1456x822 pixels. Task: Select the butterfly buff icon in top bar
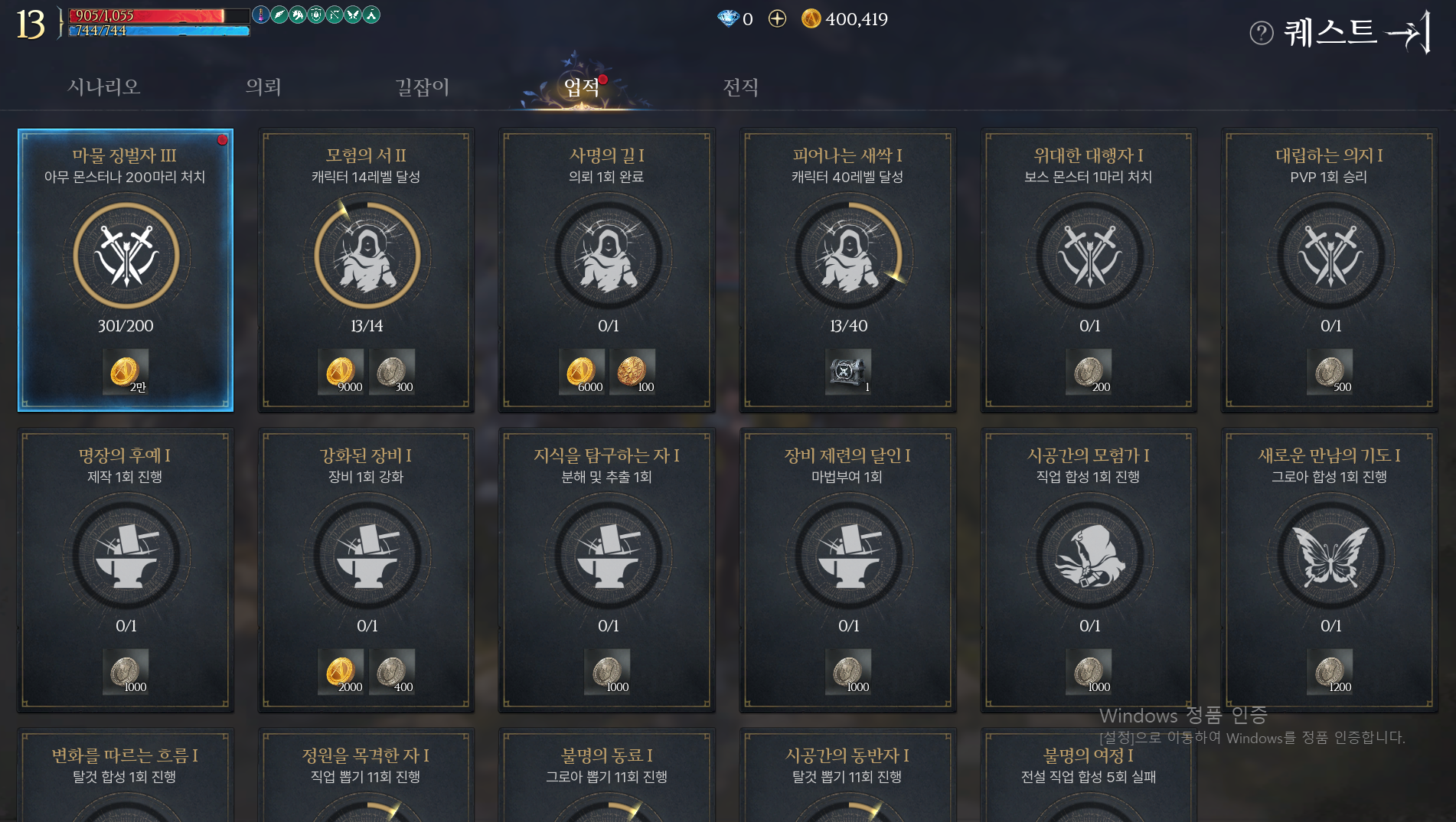pos(353,14)
